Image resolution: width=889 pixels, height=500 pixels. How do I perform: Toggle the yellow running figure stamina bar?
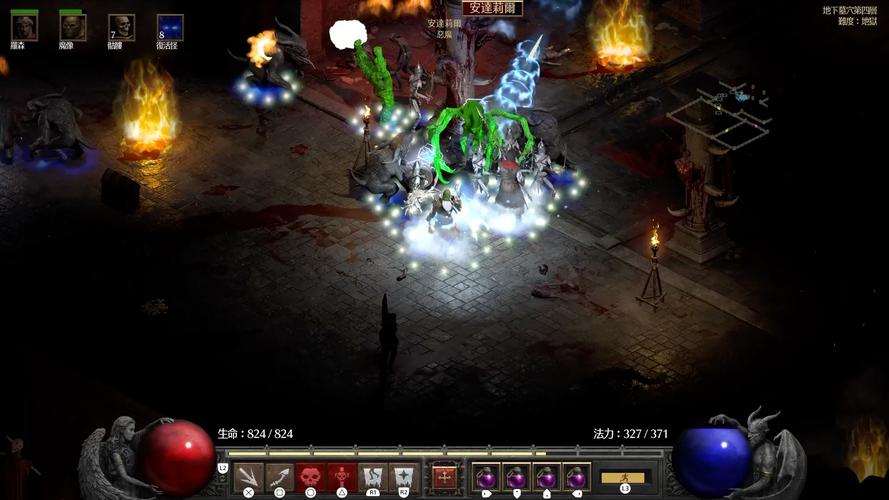[625, 477]
